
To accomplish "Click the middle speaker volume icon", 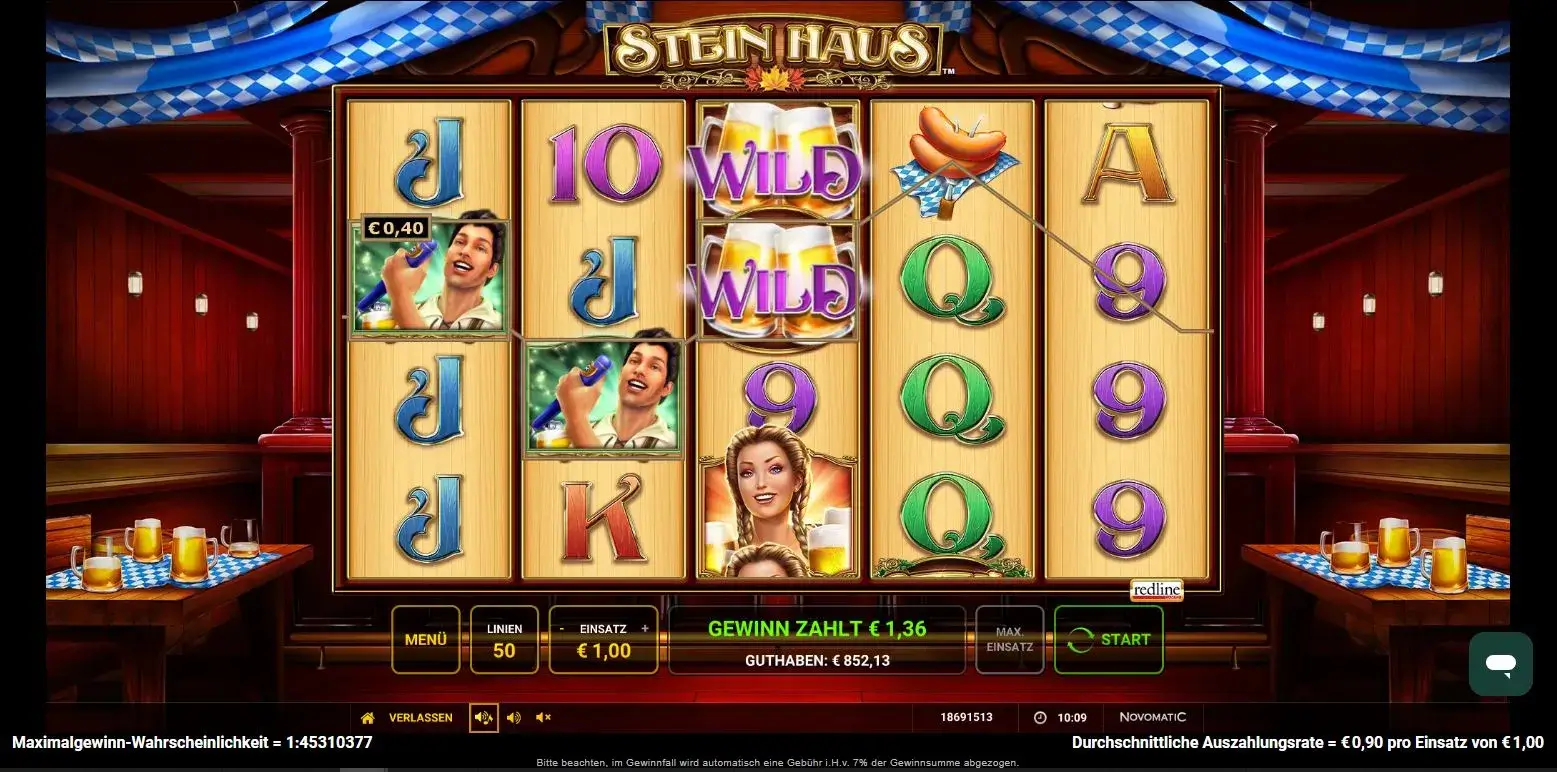I will pos(514,717).
